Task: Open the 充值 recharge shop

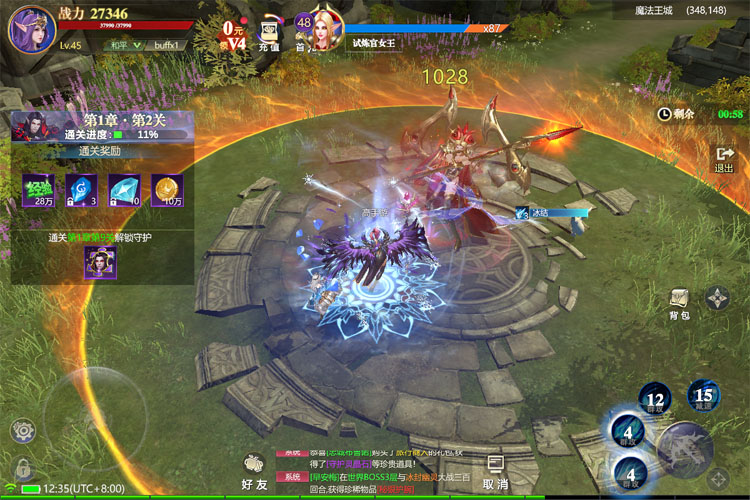Action: pyautogui.click(x=269, y=35)
